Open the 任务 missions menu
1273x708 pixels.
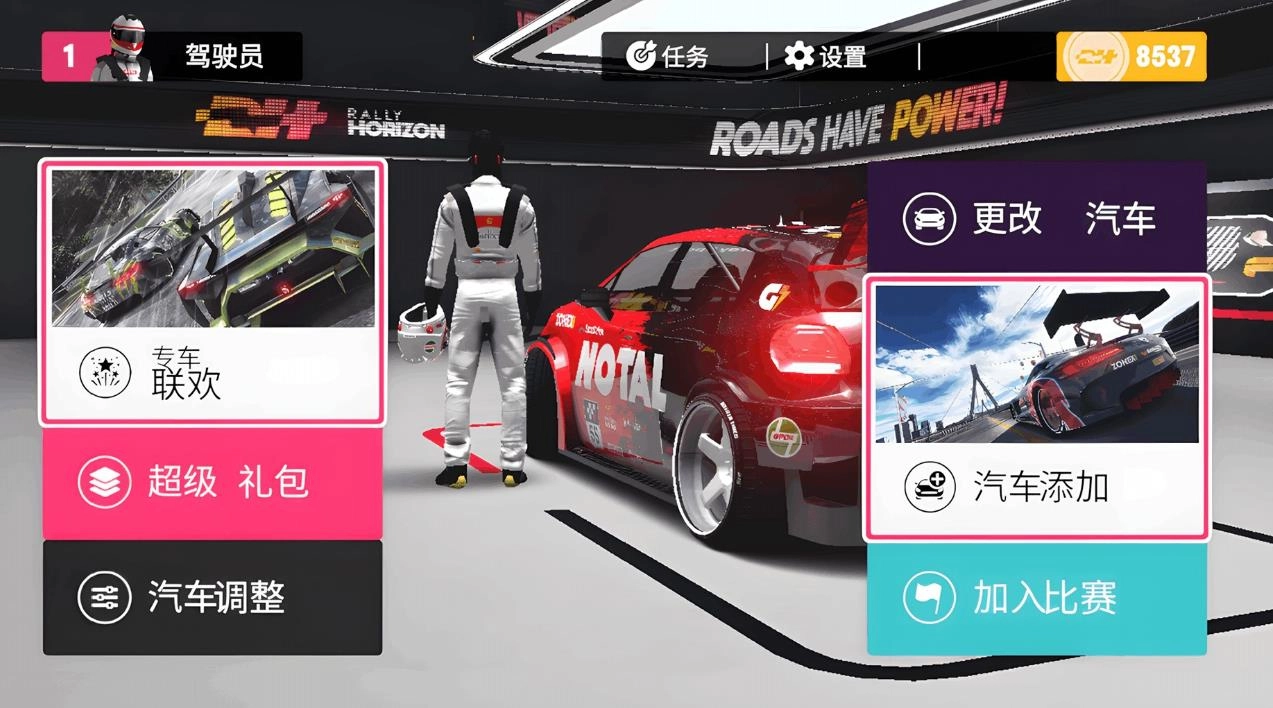[x=667, y=56]
